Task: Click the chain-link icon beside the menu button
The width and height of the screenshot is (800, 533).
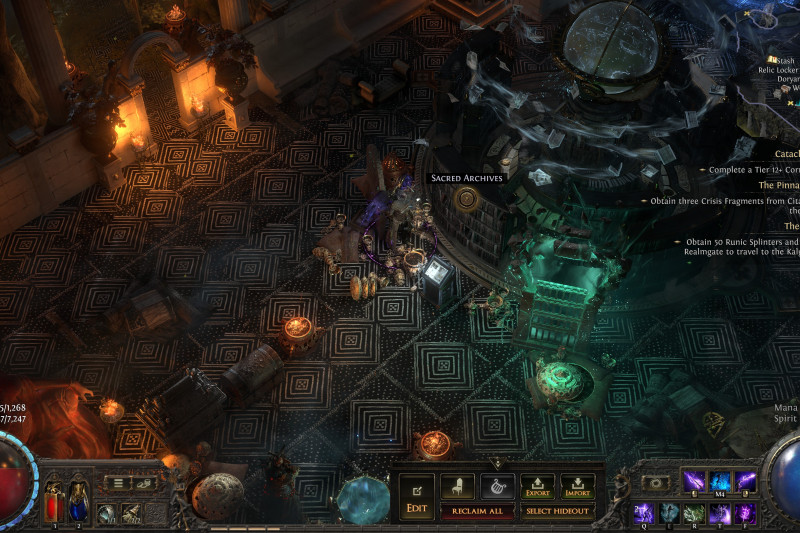Action: point(144,483)
